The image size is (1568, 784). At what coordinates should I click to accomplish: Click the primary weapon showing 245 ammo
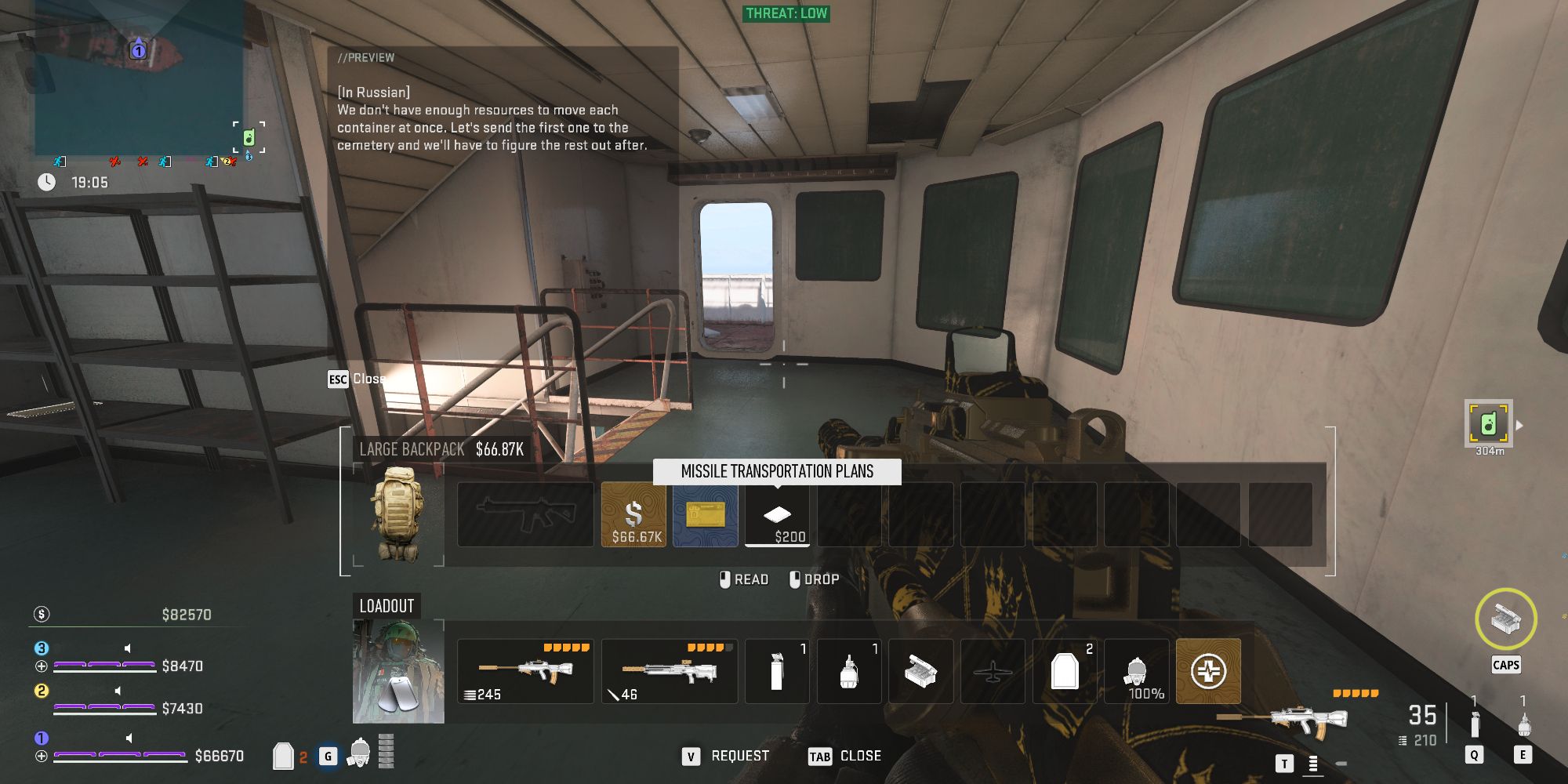tap(524, 671)
